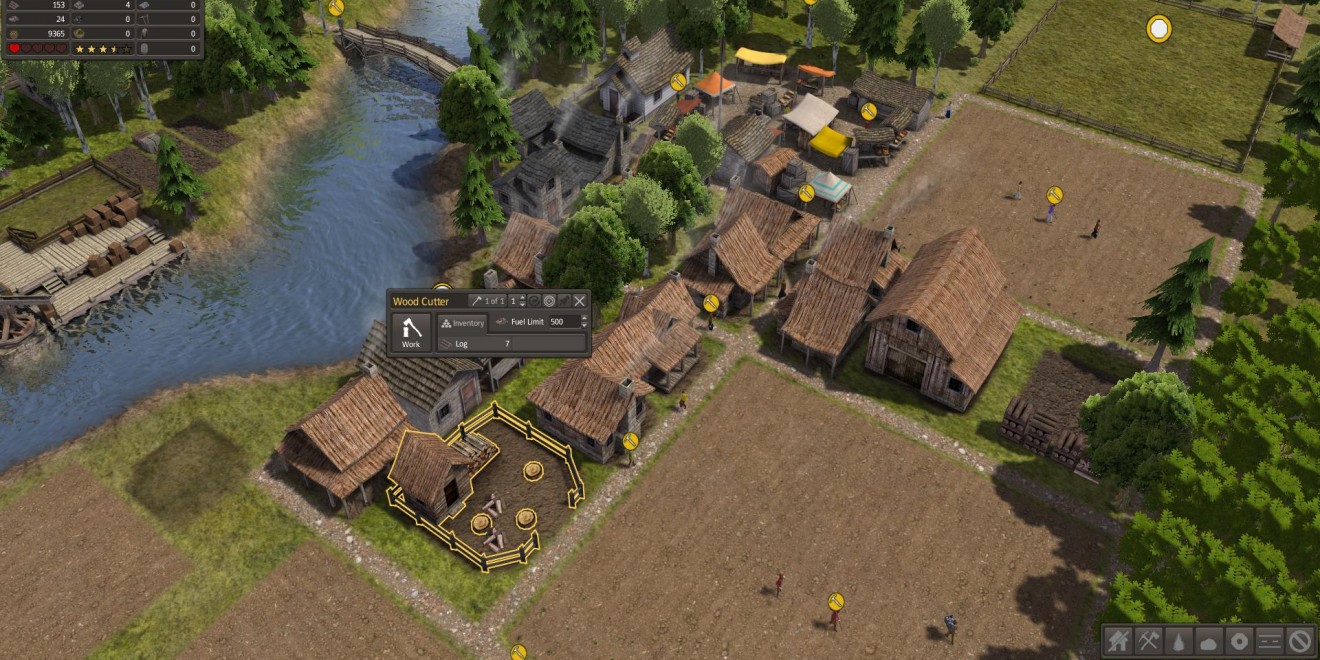The image size is (1320, 660).
Task: Decrease the Fuel Limit with down arrow
Action: (x=582, y=326)
